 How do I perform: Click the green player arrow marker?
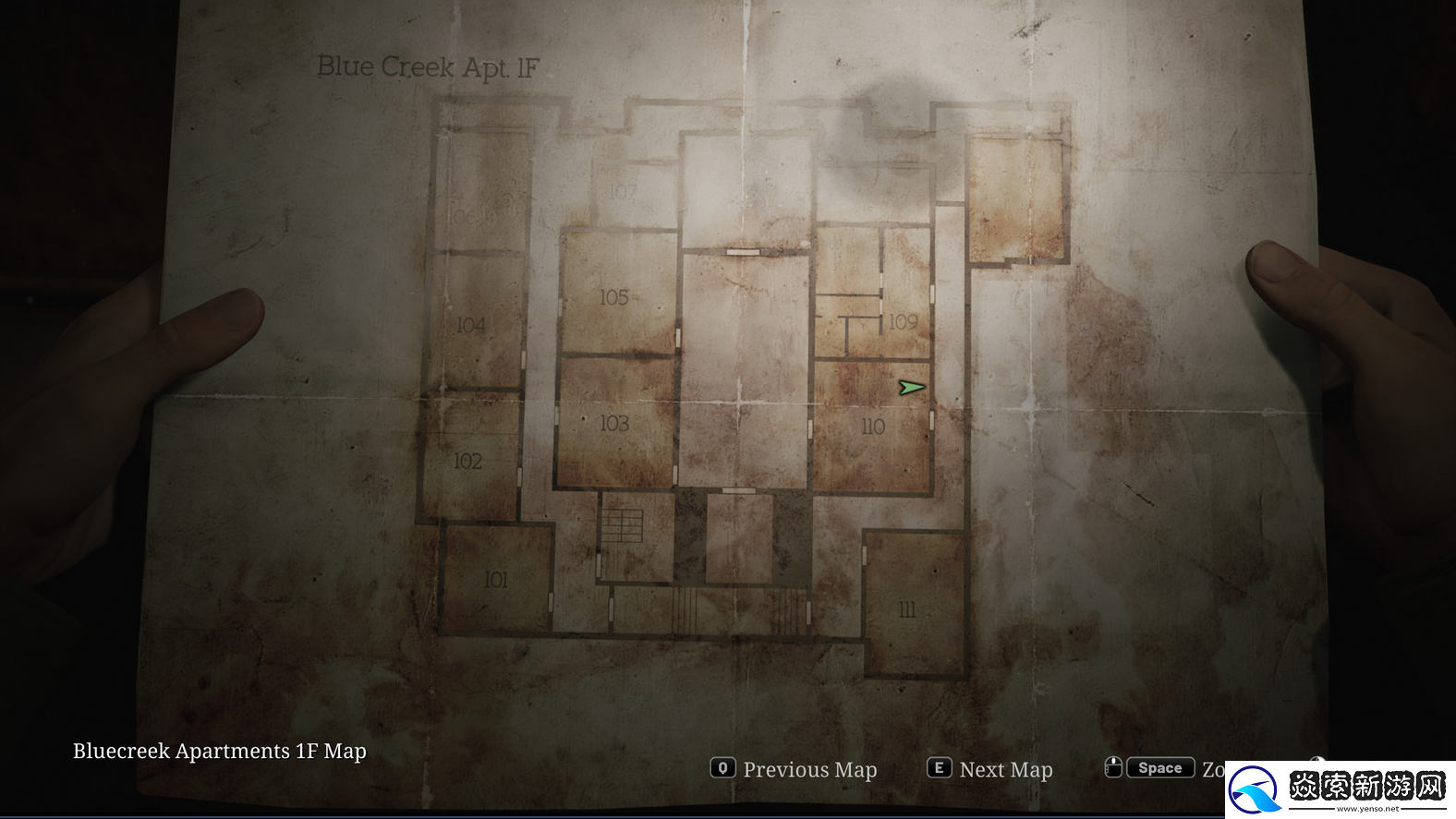(x=912, y=388)
